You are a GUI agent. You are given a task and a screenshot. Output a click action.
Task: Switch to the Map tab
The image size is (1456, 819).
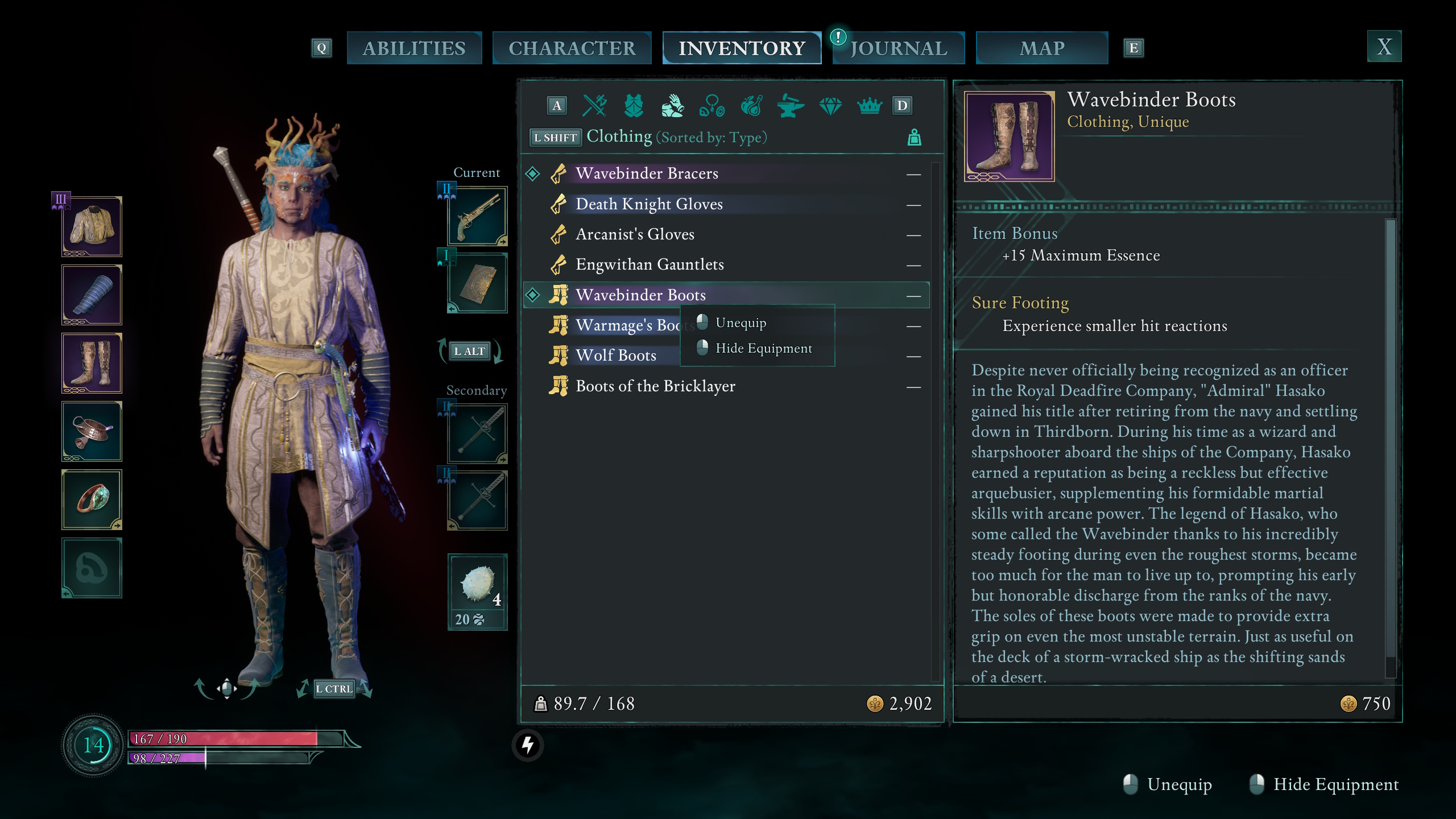click(x=1042, y=48)
